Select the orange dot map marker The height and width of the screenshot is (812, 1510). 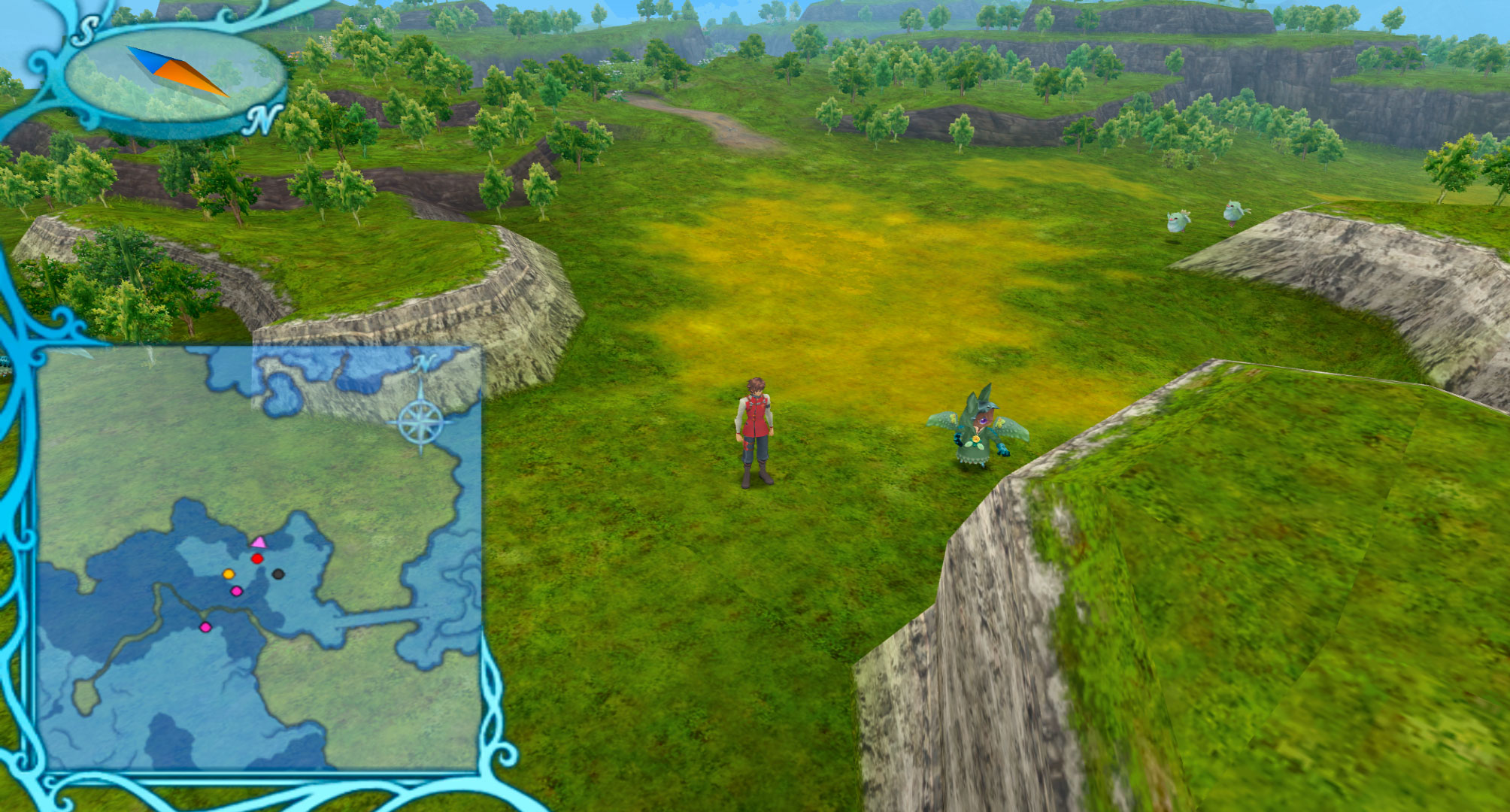coord(229,574)
